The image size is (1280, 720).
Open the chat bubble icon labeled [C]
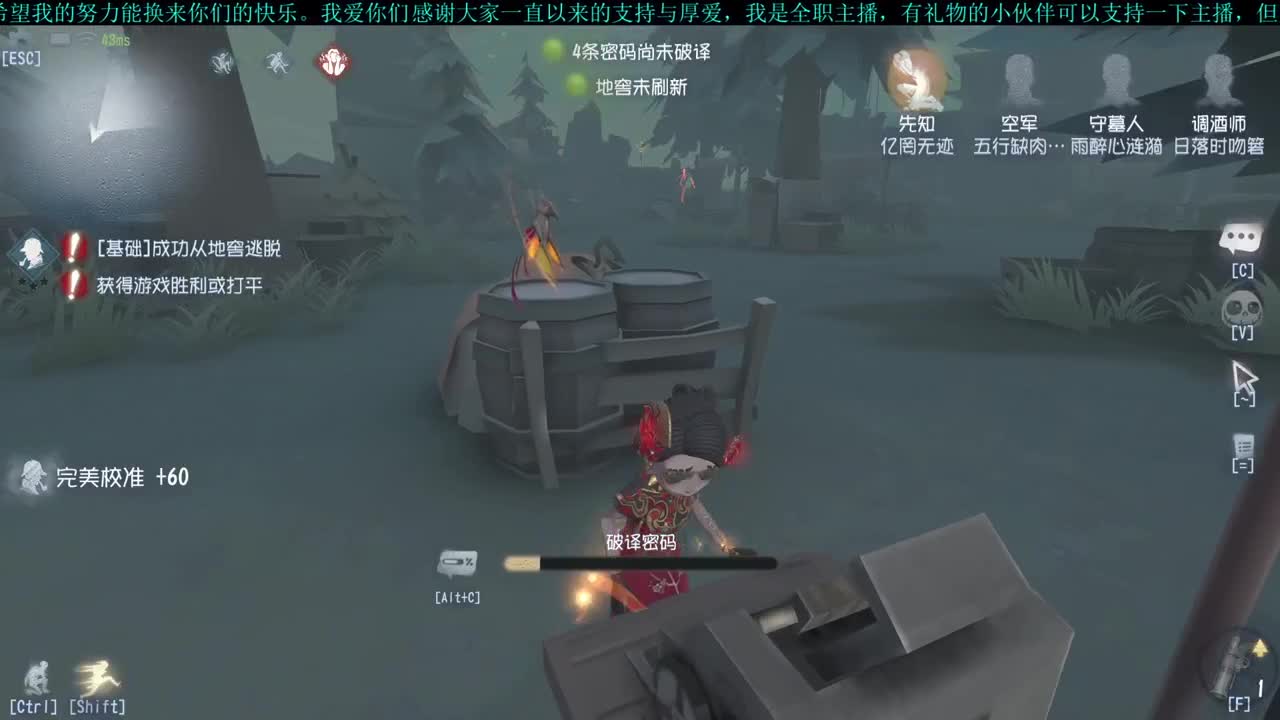(x=1240, y=240)
